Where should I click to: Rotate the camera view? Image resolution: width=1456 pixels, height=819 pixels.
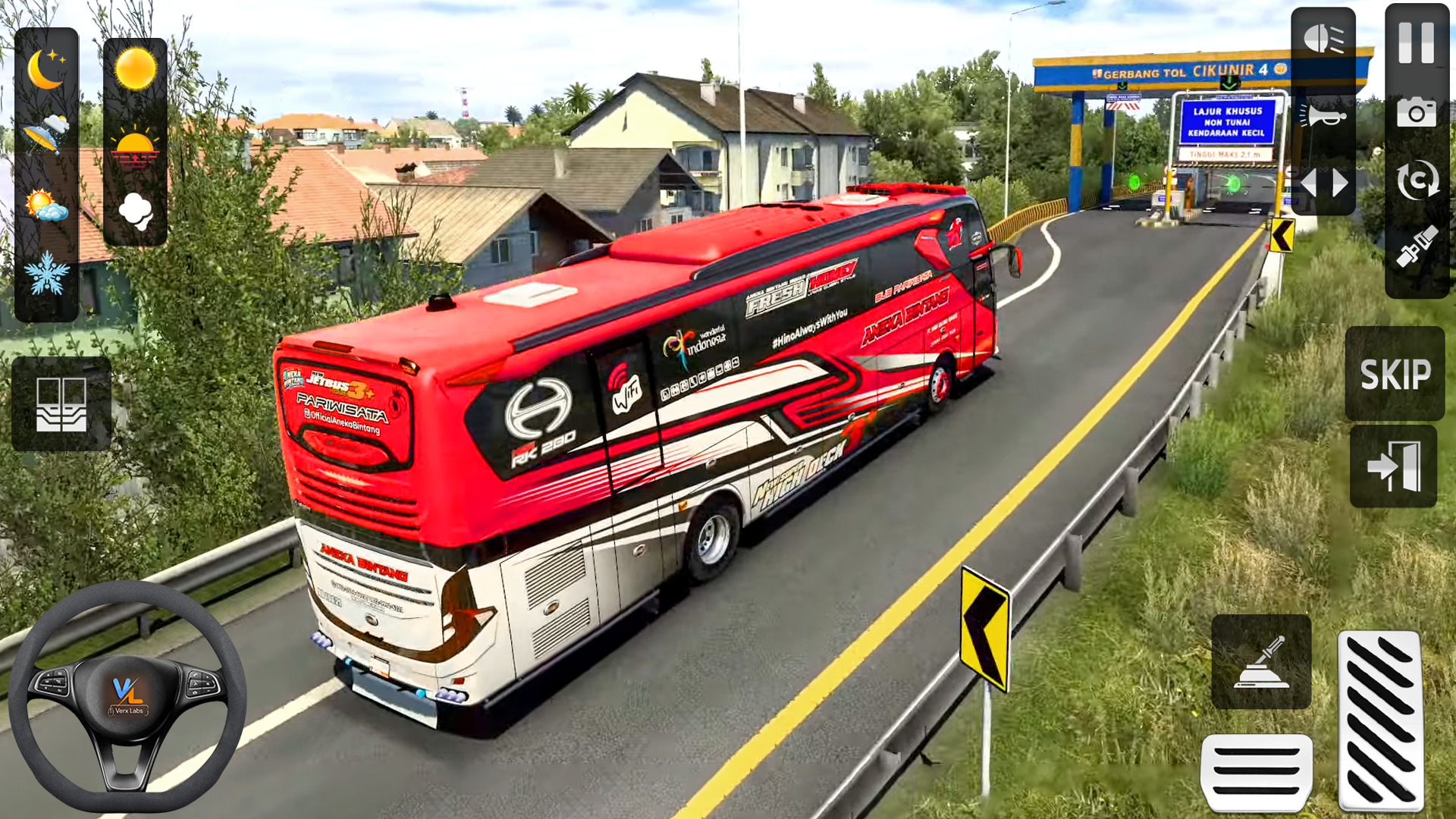(x=1417, y=180)
